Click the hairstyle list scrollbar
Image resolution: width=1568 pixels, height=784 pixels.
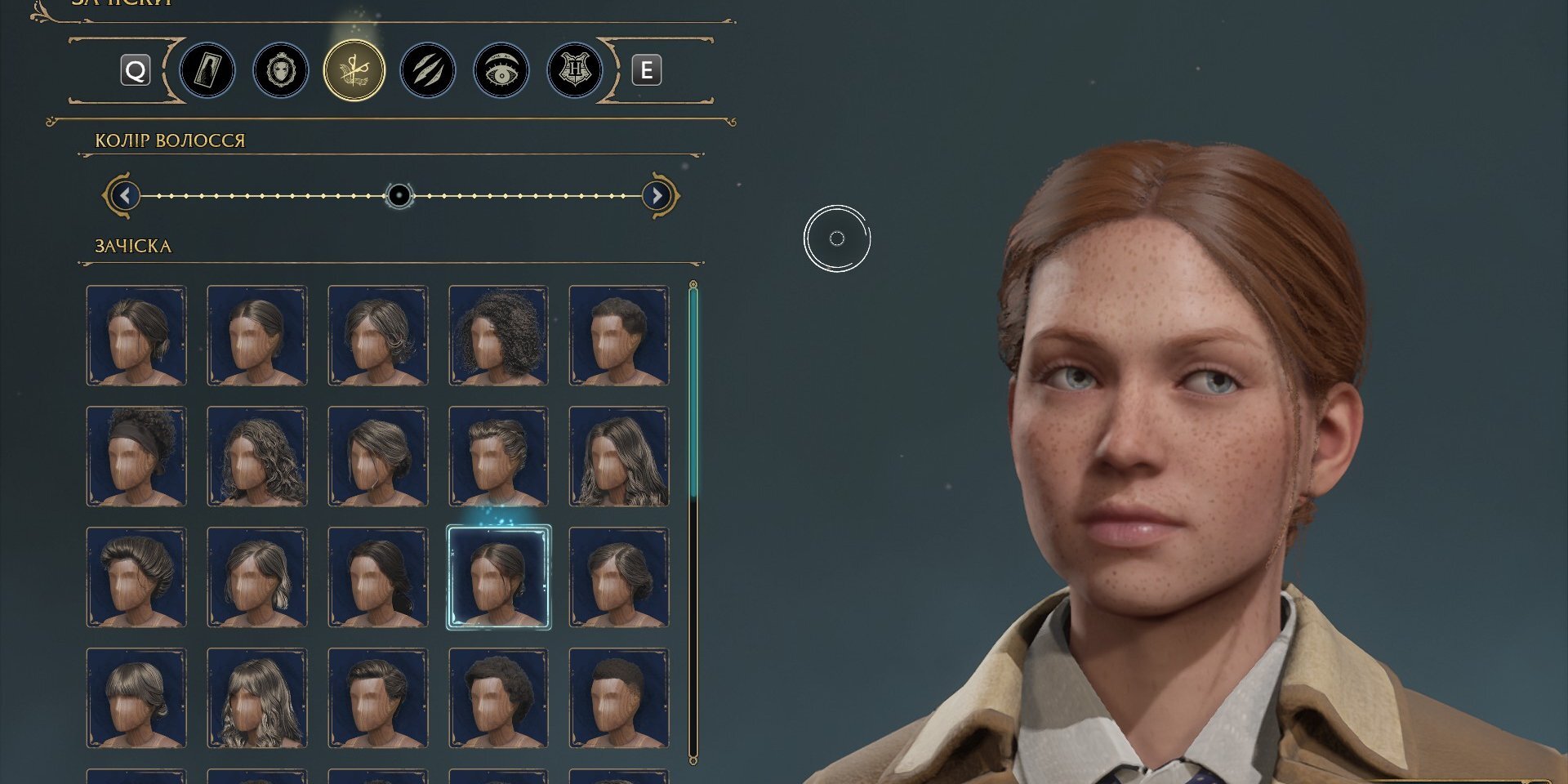click(693, 392)
